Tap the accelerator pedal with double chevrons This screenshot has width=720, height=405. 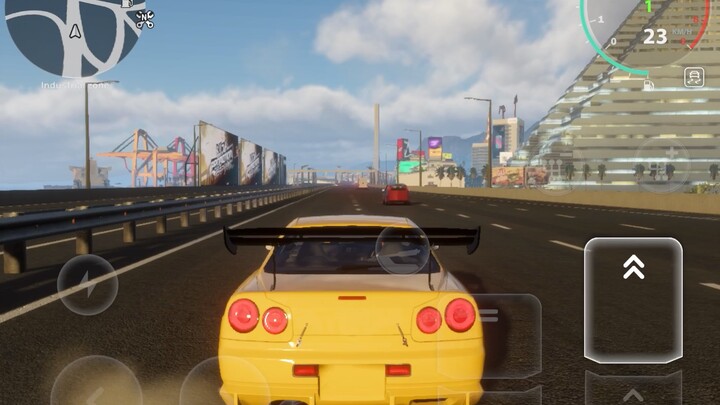coord(633,298)
